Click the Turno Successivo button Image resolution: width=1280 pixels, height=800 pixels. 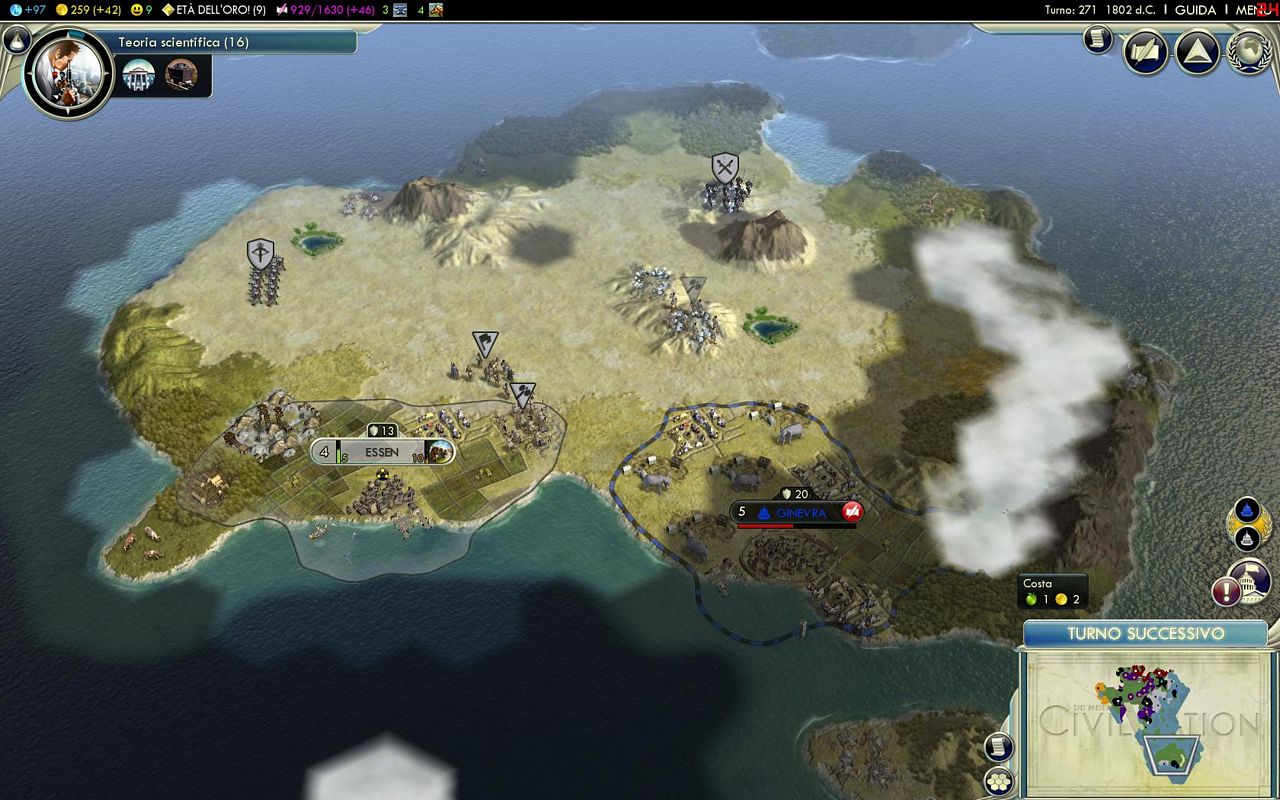click(x=1145, y=634)
